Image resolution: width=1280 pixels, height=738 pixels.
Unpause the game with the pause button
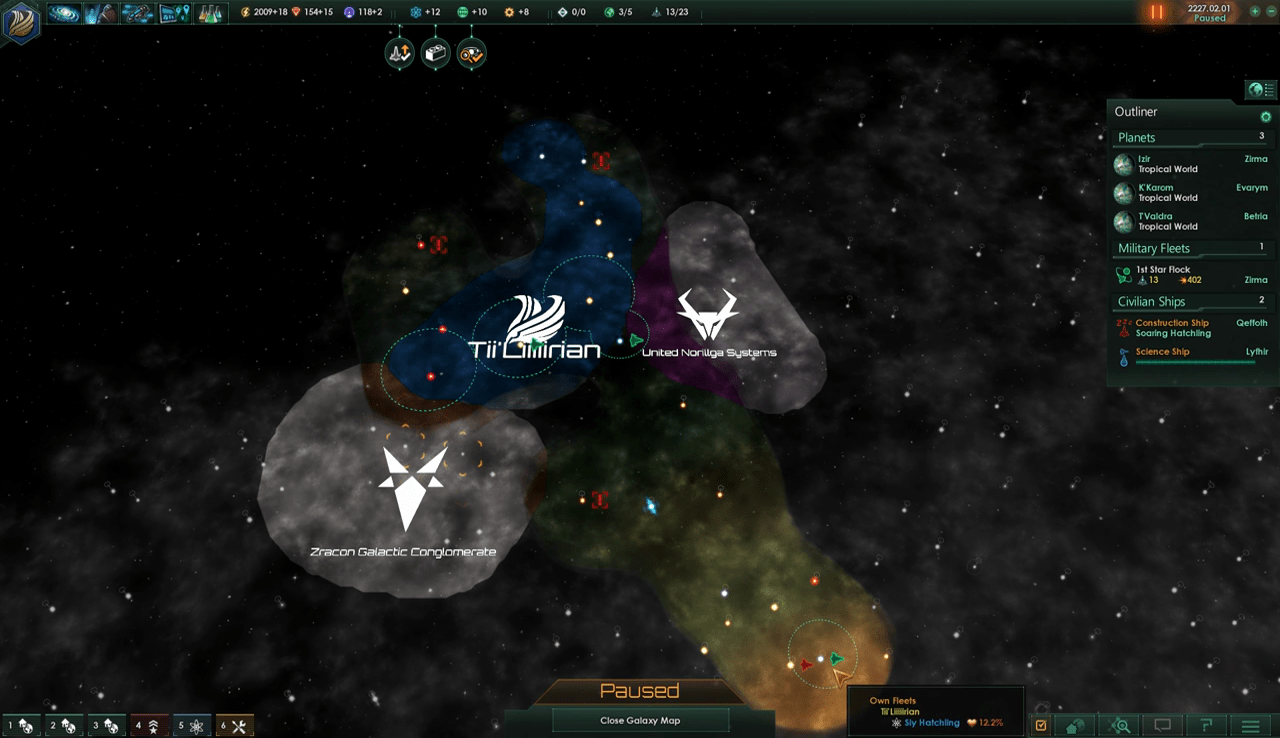click(1156, 13)
